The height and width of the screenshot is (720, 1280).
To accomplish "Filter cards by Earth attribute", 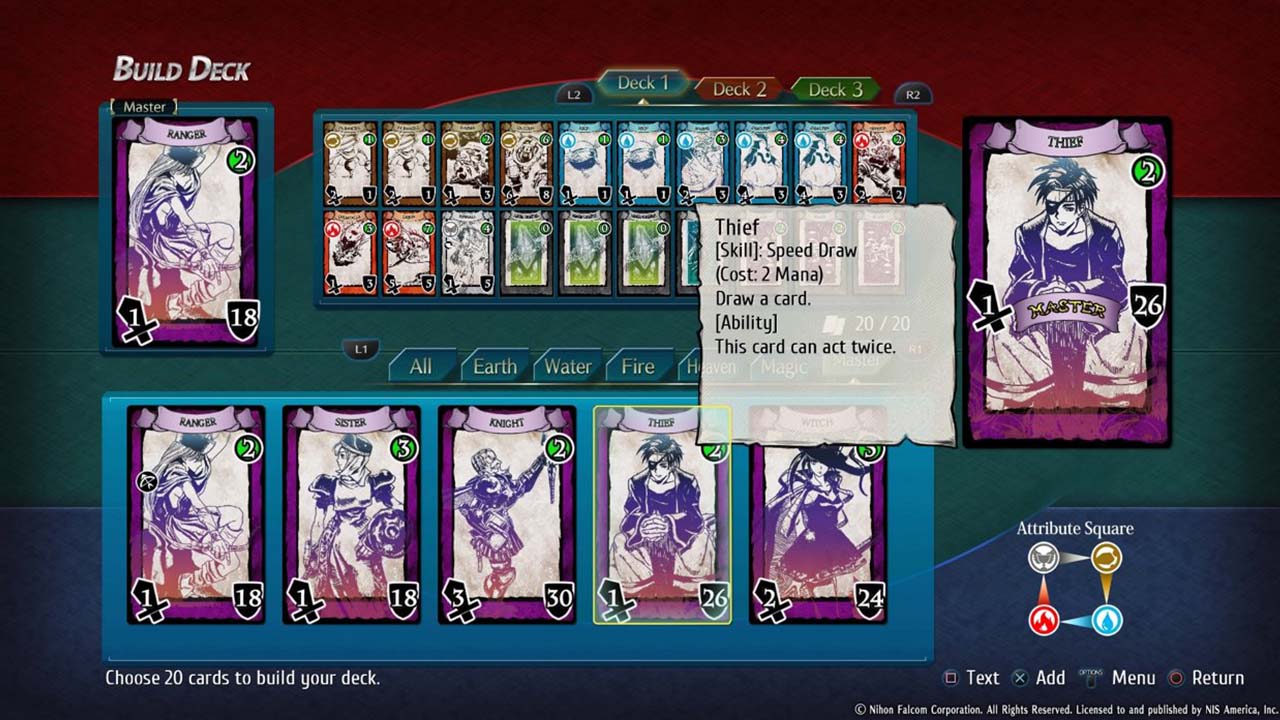I will [x=494, y=367].
